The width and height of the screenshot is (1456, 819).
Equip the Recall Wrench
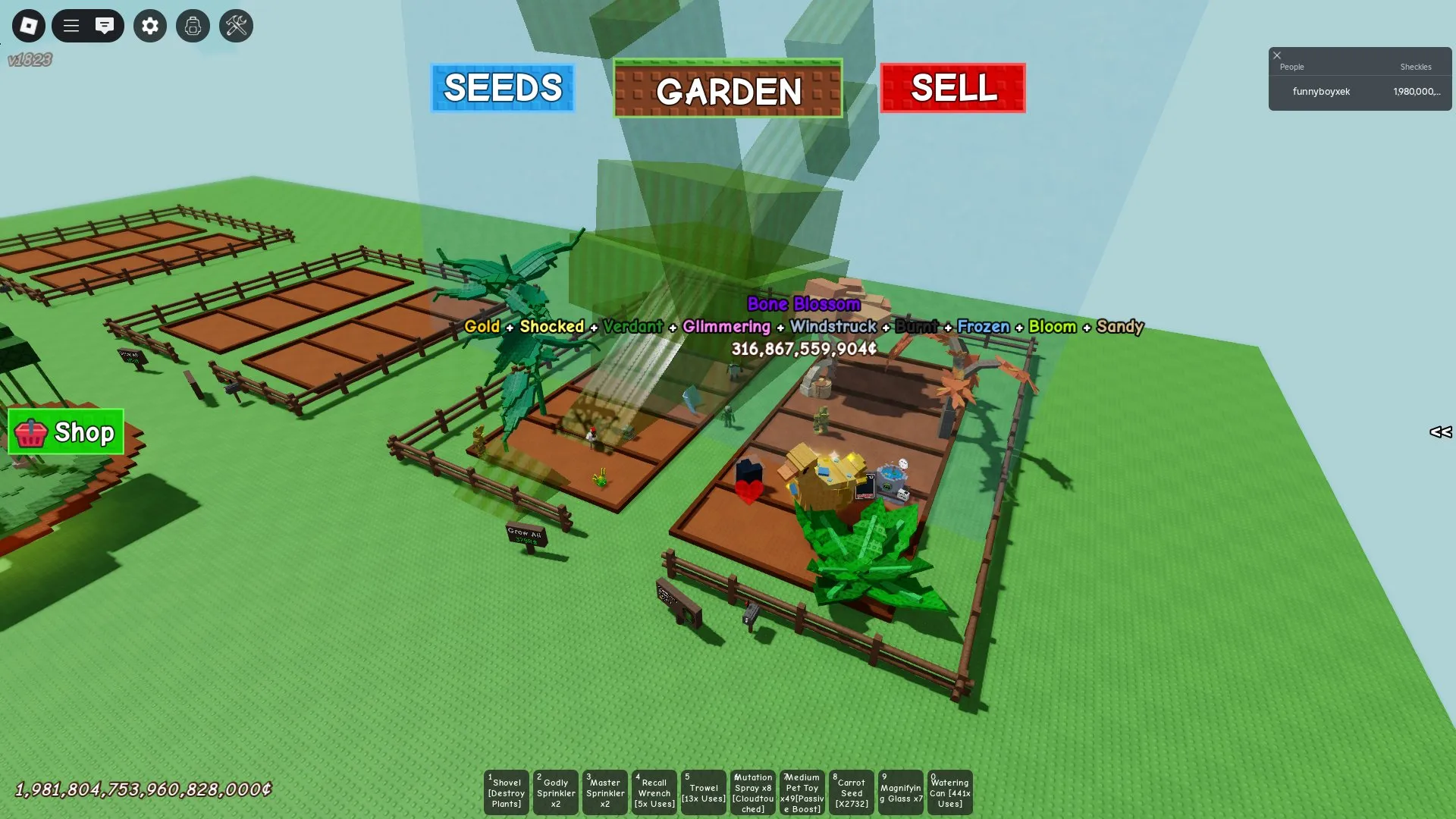coord(654,792)
